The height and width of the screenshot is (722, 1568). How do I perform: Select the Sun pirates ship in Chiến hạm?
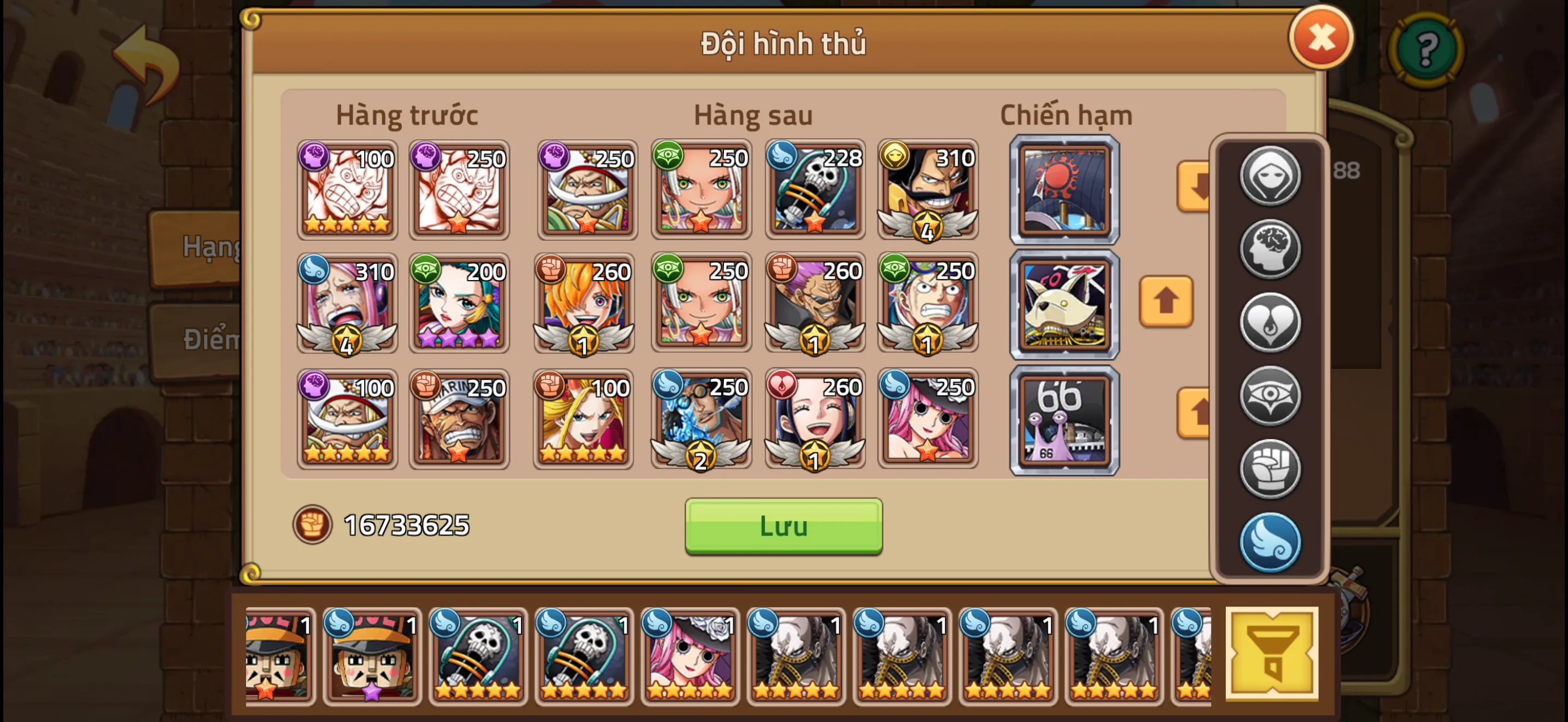tap(1064, 190)
